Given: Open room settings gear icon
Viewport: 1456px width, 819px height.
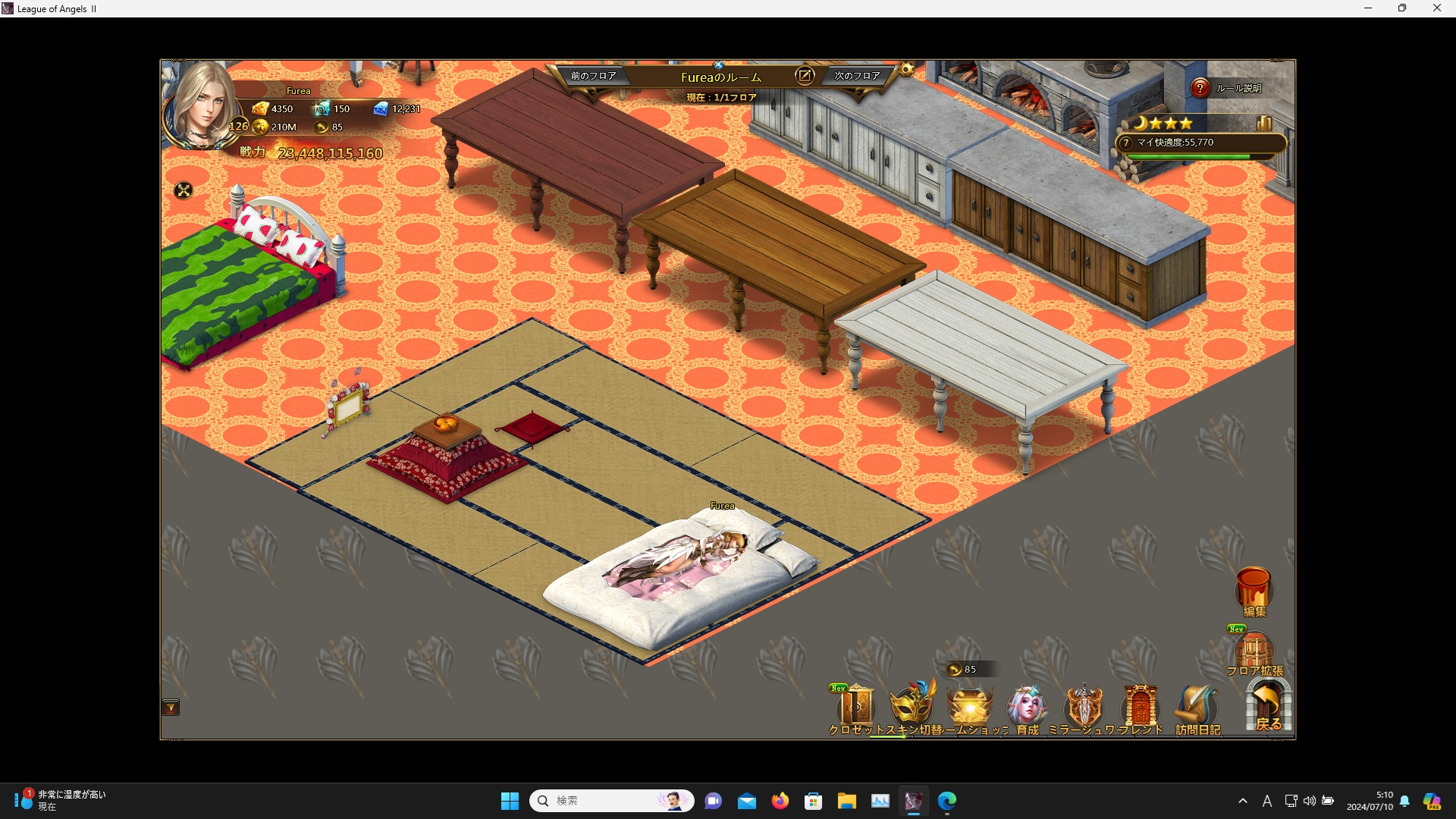Looking at the screenshot, I should 907,70.
